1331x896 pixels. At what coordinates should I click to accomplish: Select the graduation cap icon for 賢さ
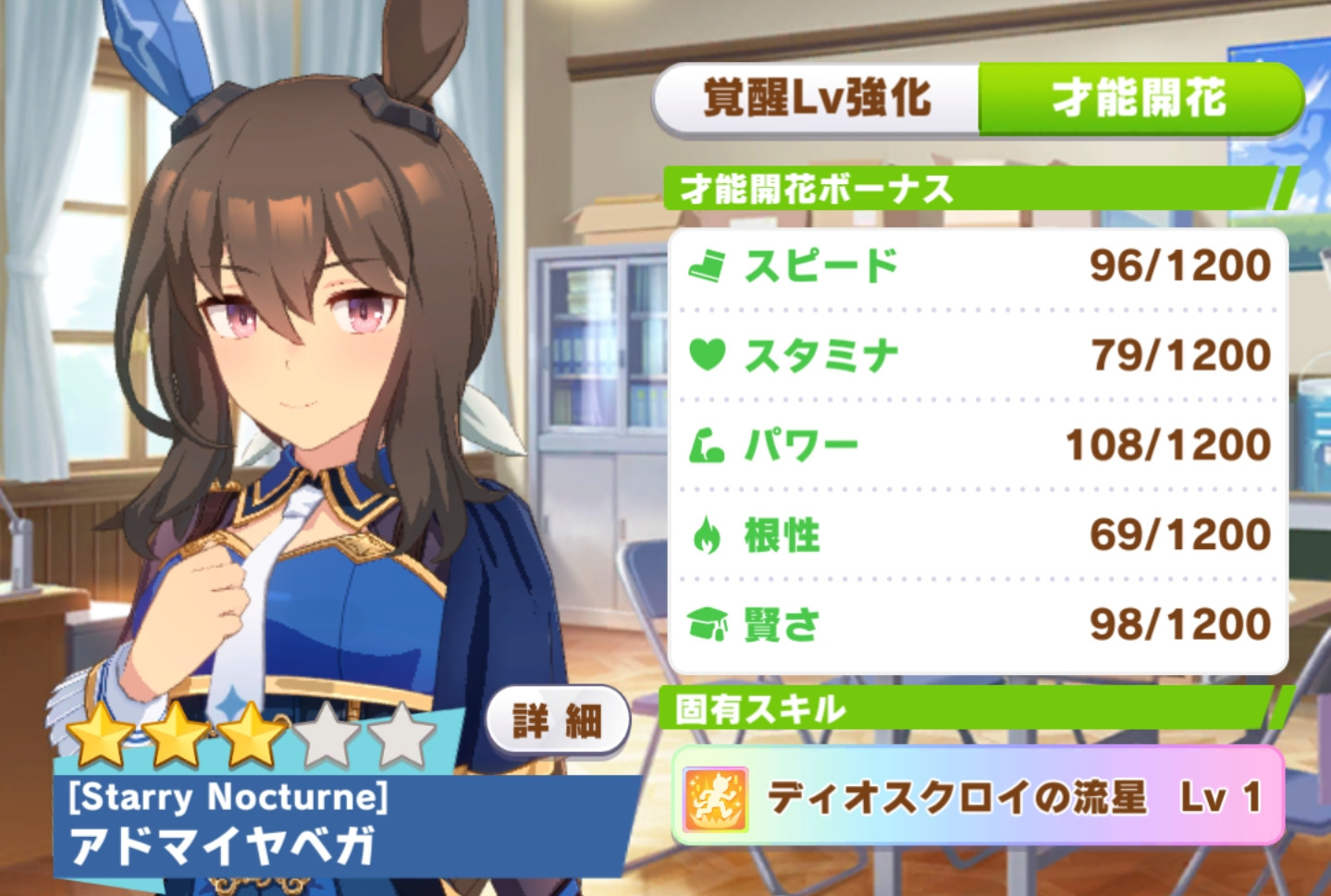pos(708,623)
